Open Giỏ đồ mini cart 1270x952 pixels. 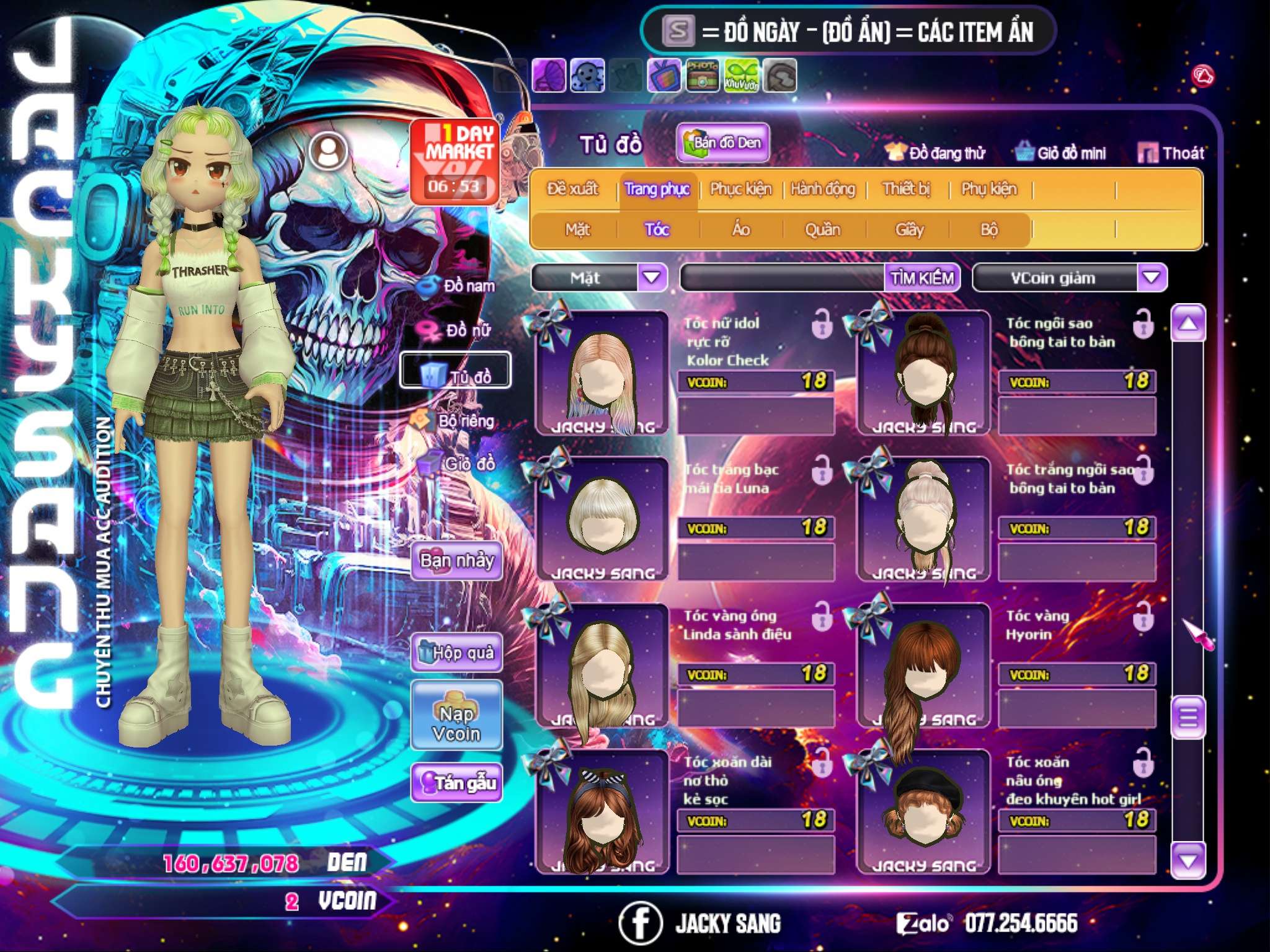(x=1061, y=153)
